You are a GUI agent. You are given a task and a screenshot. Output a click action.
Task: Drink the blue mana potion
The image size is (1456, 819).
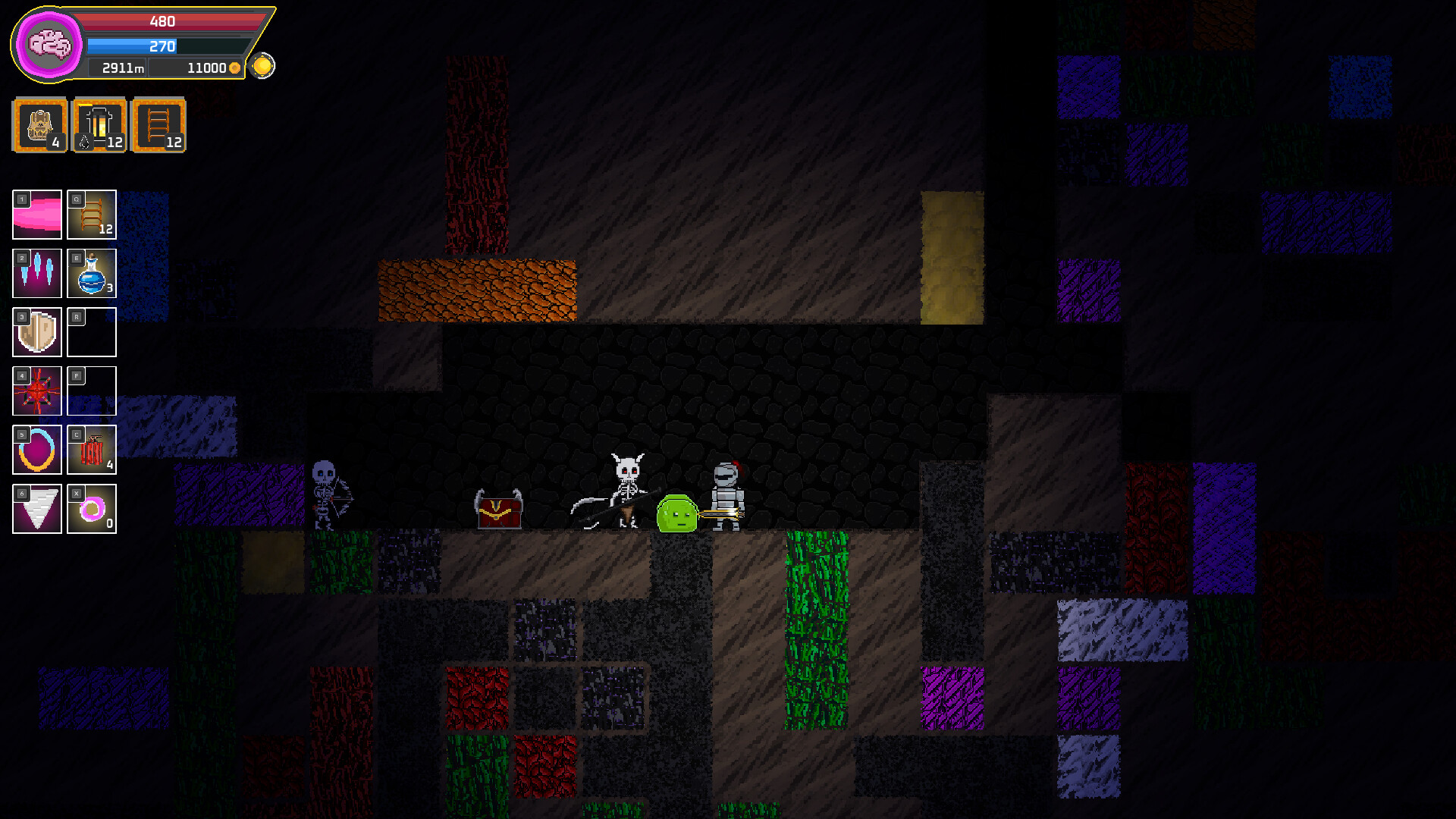pyautogui.click(x=92, y=274)
